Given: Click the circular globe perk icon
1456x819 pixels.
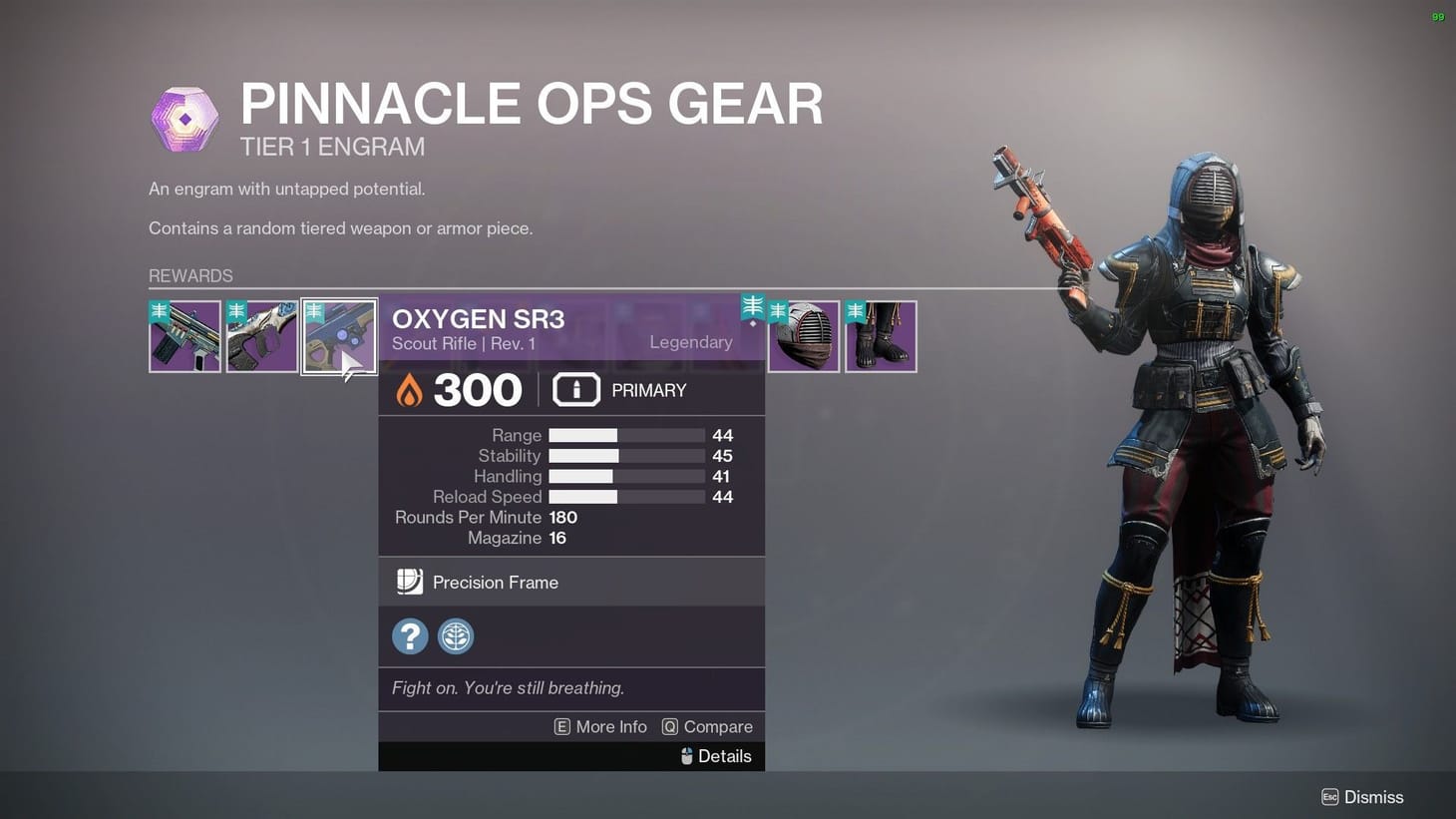Looking at the screenshot, I should 456,636.
